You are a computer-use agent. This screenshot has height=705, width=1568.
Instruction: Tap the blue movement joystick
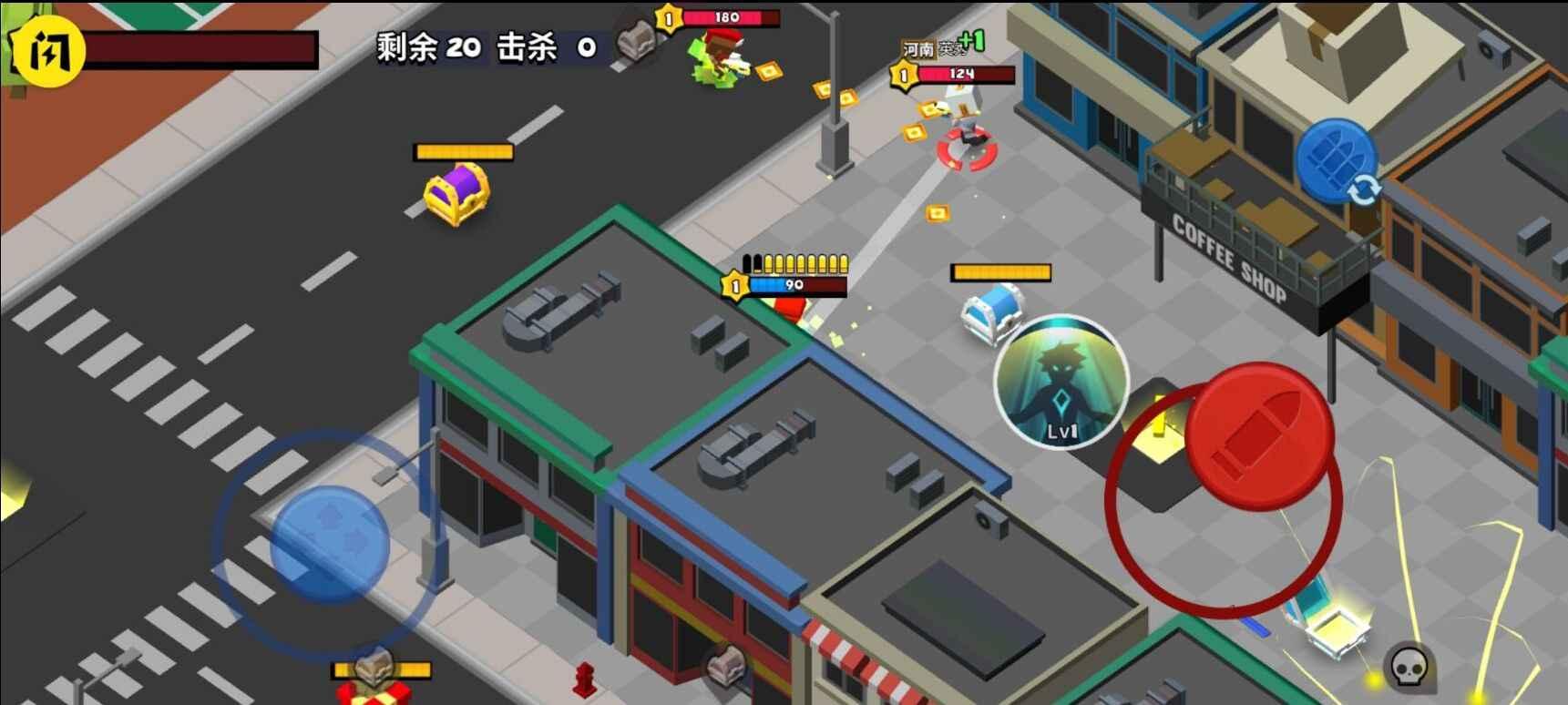[x=329, y=541]
